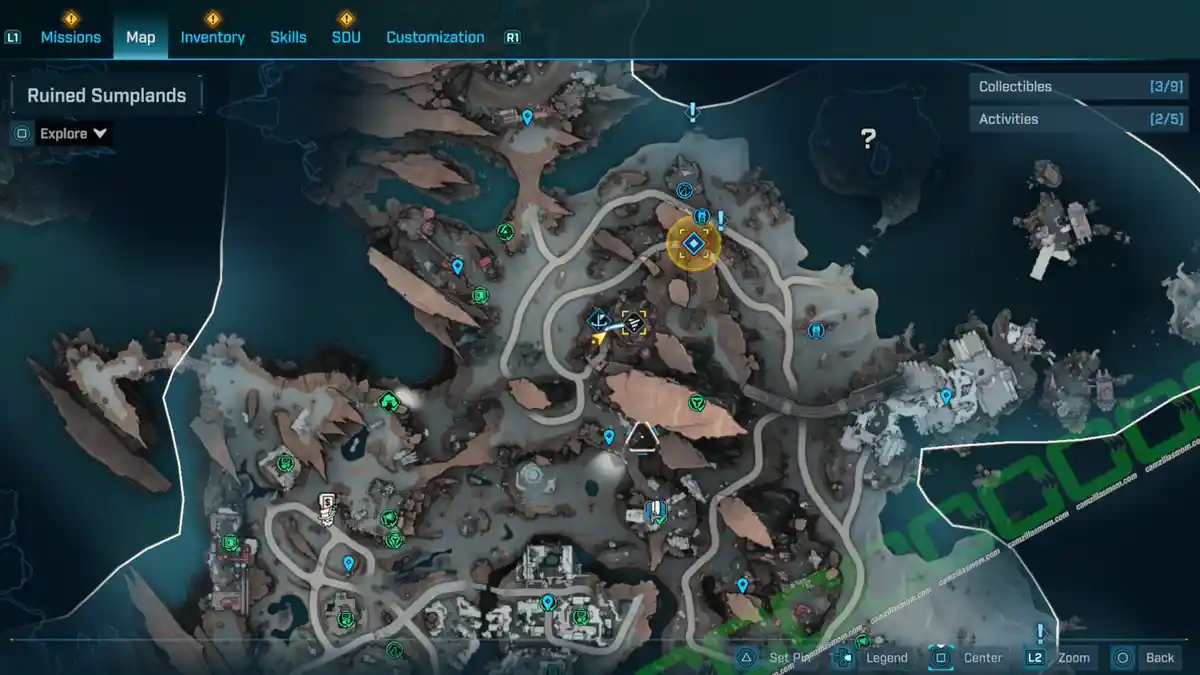Go to the Skills tab
The image size is (1200, 675).
click(x=288, y=37)
